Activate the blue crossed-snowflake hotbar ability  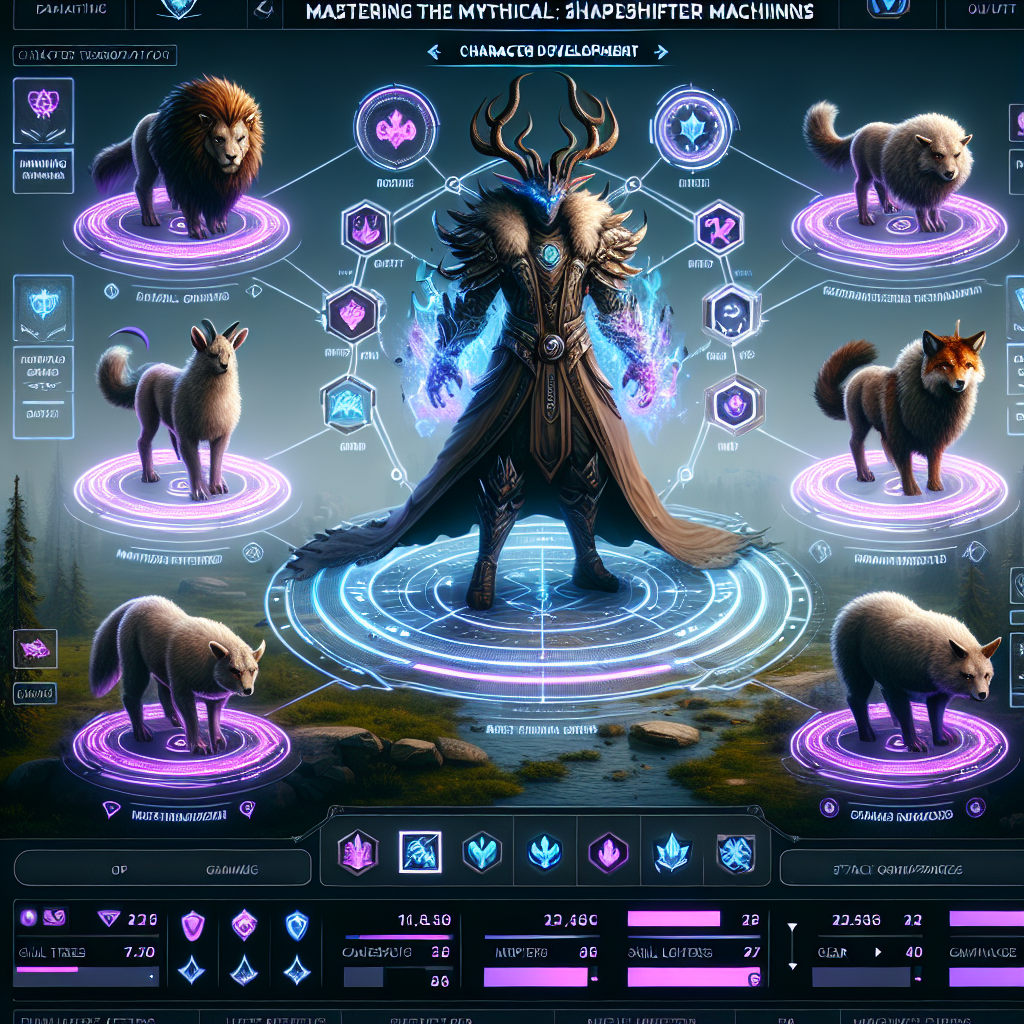click(x=734, y=852)
